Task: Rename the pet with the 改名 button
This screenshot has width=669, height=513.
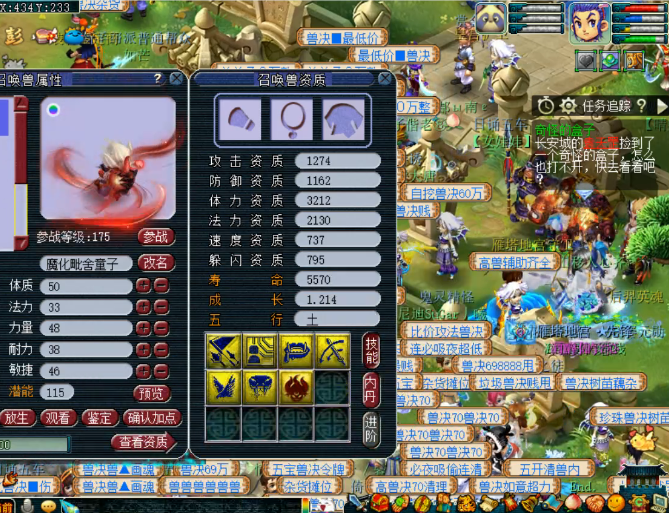Action: tap(156, 262)
